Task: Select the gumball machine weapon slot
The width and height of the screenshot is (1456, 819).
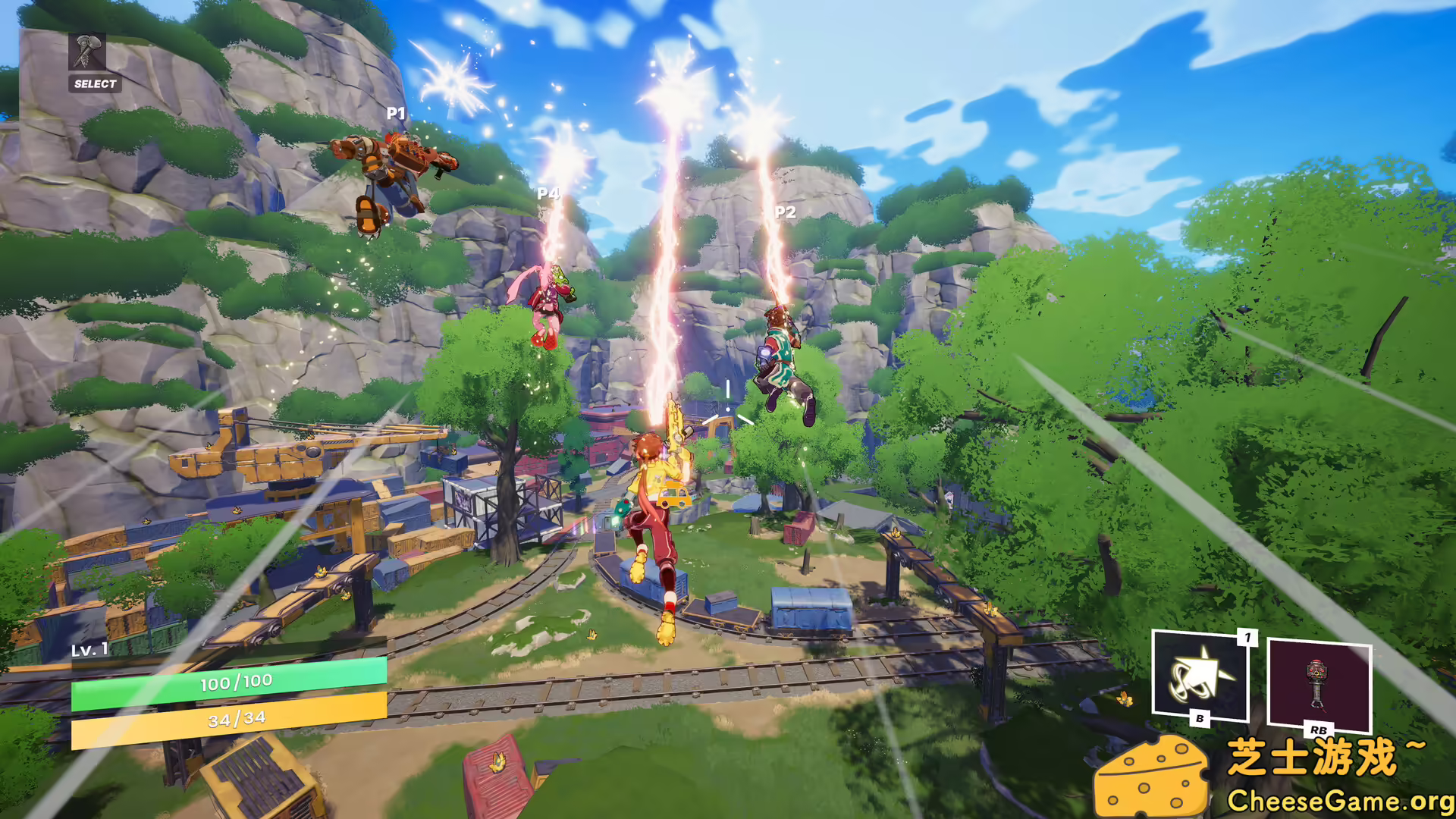Action: (x=1319, y=684)
